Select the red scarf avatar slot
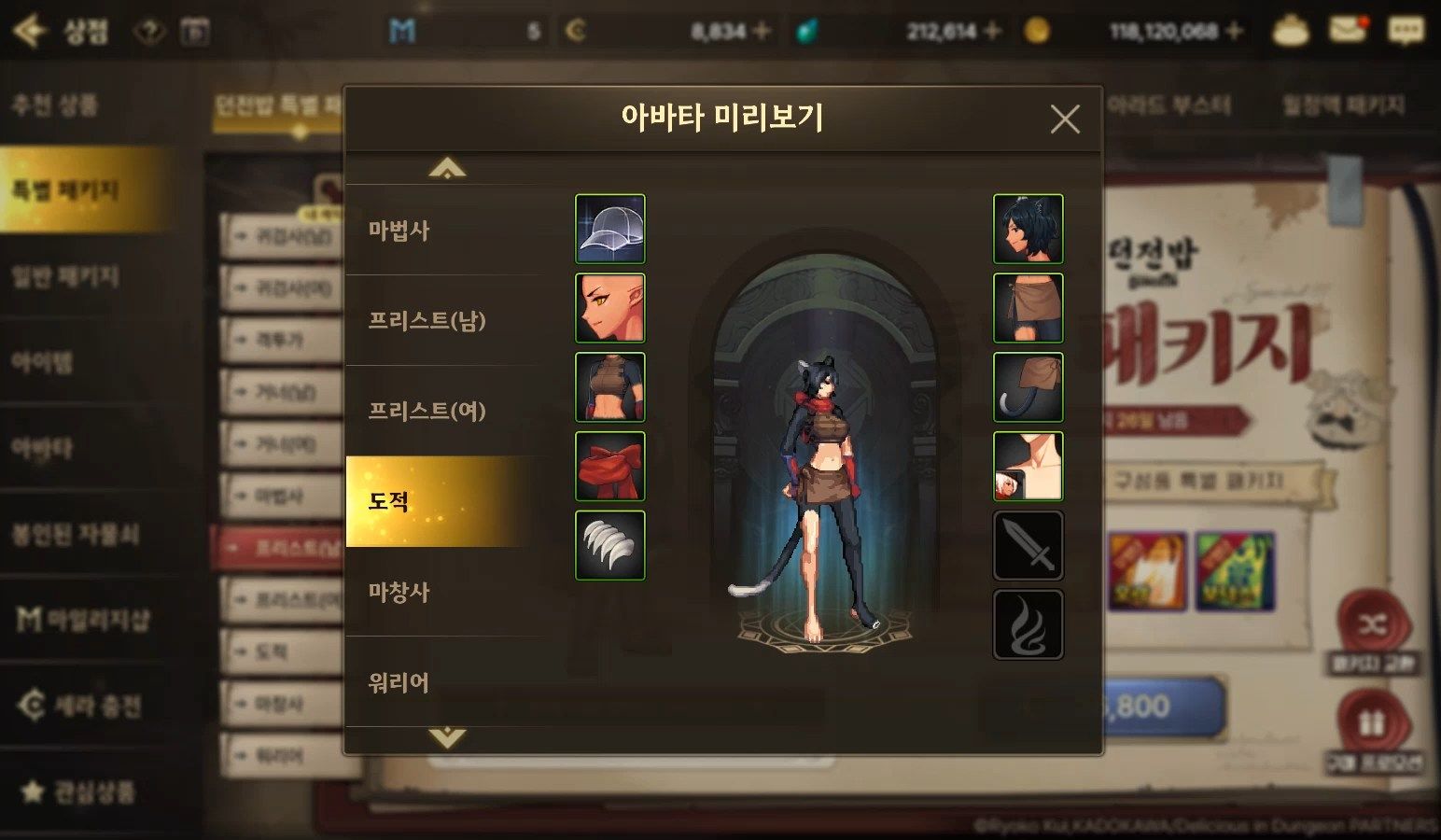This screenshot has height=840, width=1441. coord(610,467)
